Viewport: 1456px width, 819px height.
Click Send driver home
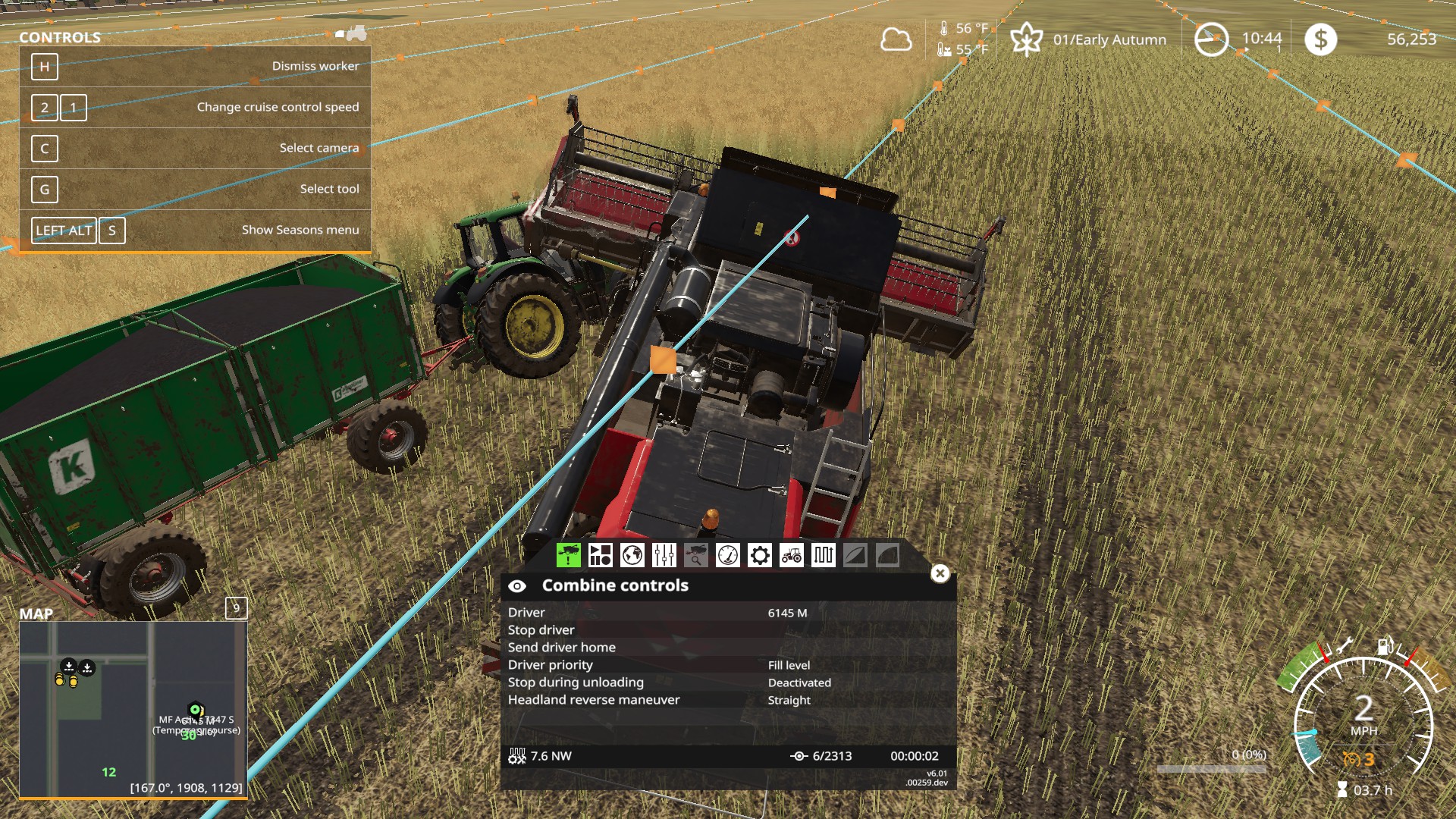click(x=563, y=647)
